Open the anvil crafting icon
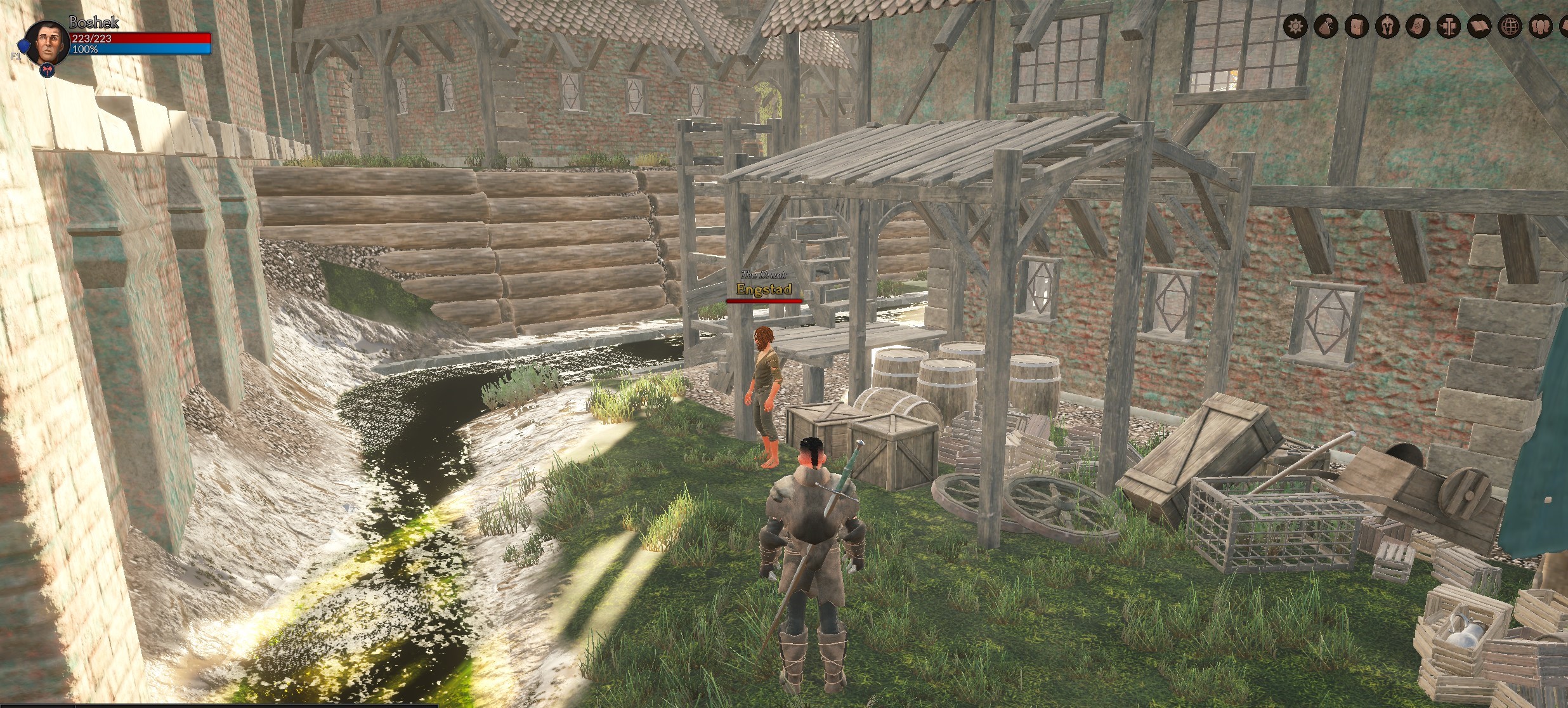Viewport: 1568px width, 708px height. click(1447, 26)
